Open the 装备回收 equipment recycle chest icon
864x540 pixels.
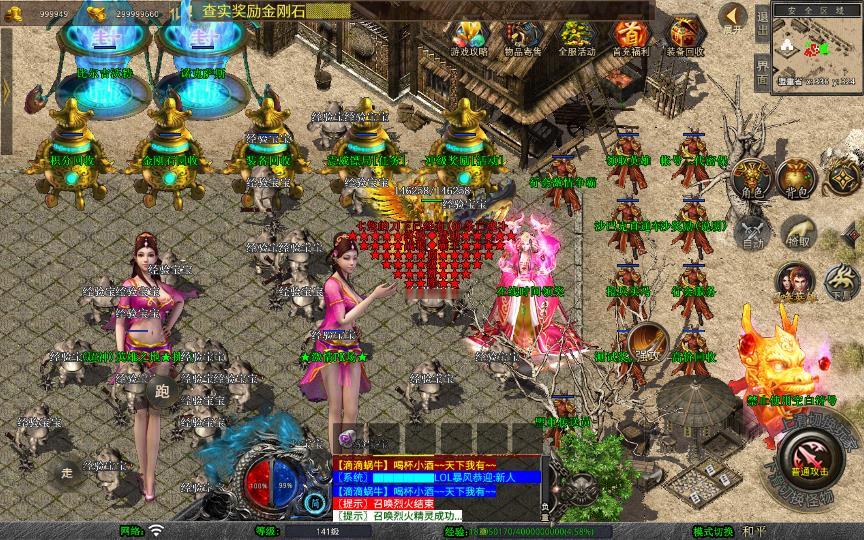pyautogui.click(x=684, y=36)
